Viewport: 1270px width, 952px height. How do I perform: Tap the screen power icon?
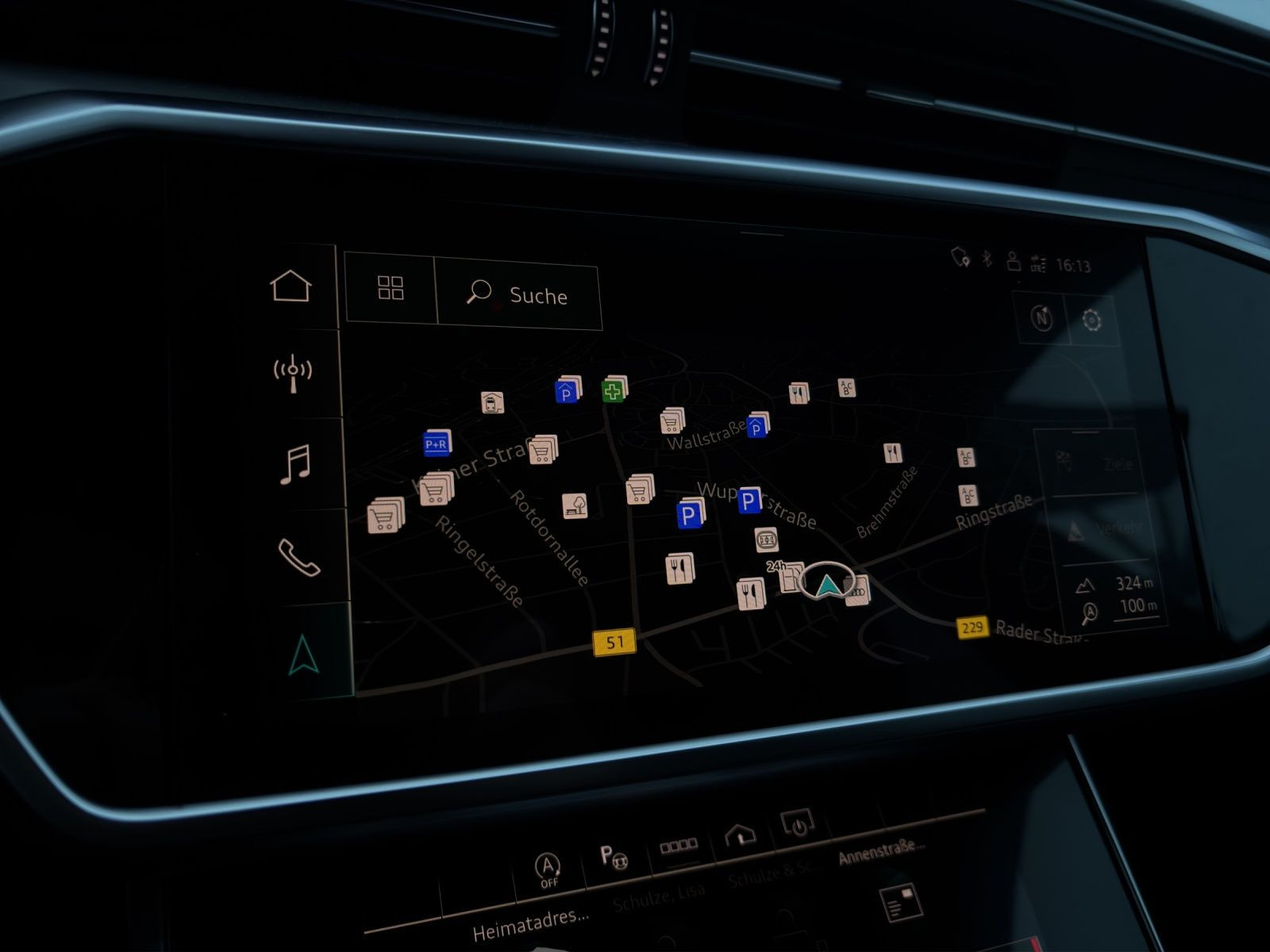click(x=797, y=825)
